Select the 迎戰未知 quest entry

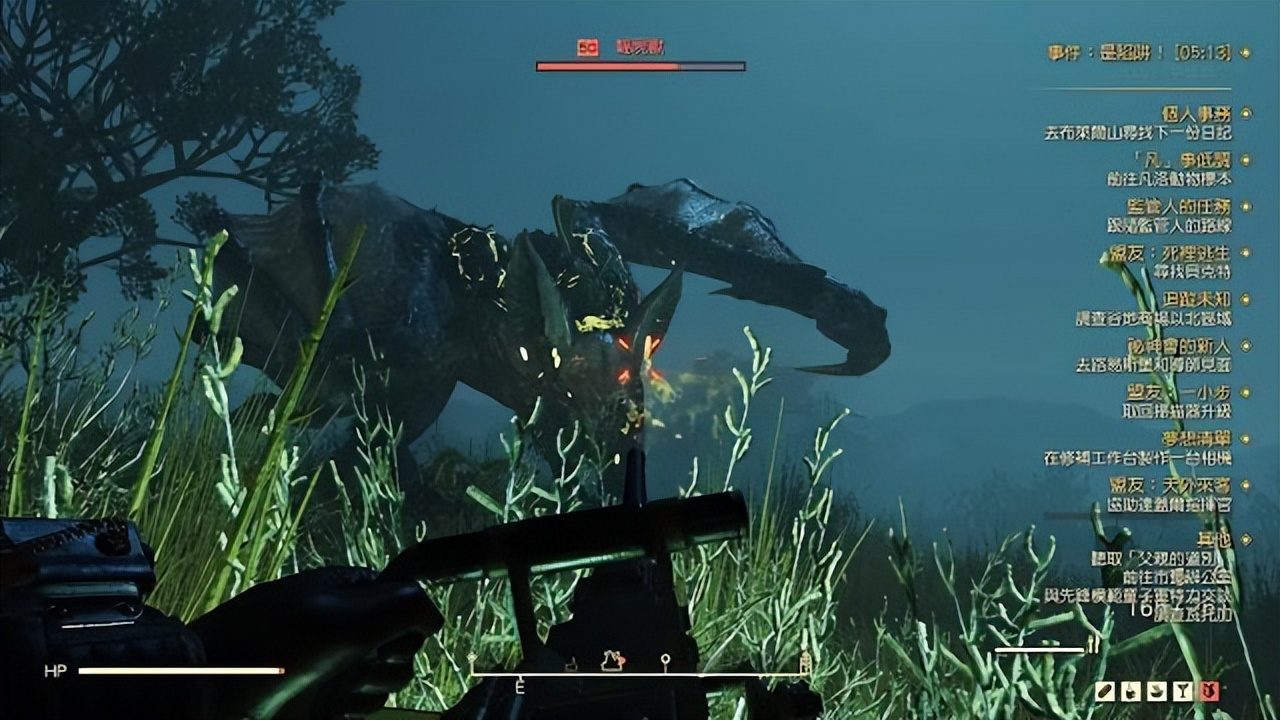1196,299
